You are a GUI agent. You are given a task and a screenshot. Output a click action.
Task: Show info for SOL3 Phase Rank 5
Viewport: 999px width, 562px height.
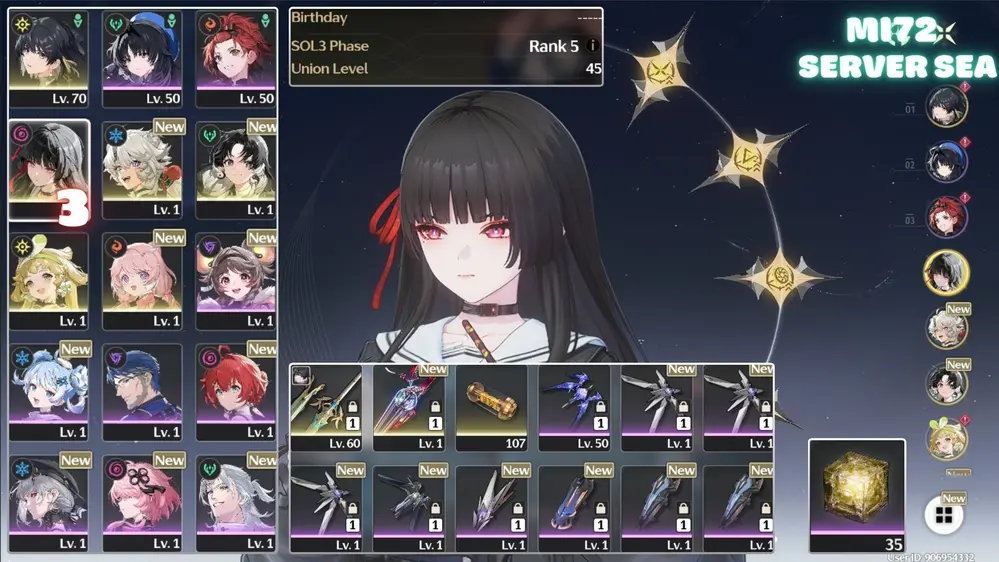click(593, 46)
